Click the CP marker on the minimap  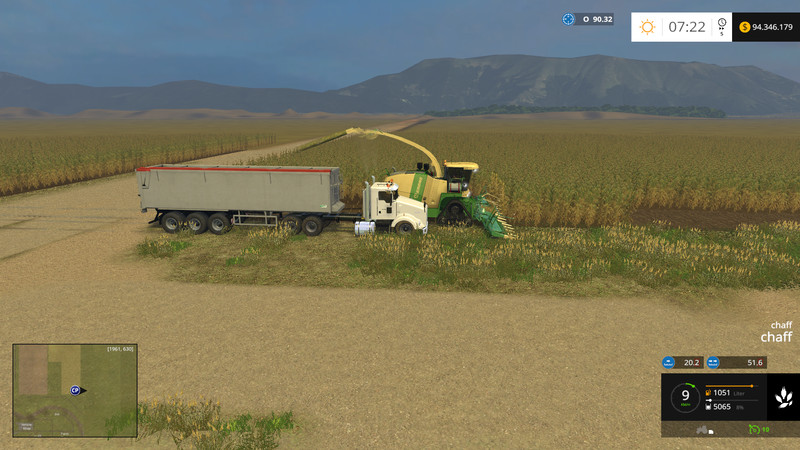click(x=76, y=390)
